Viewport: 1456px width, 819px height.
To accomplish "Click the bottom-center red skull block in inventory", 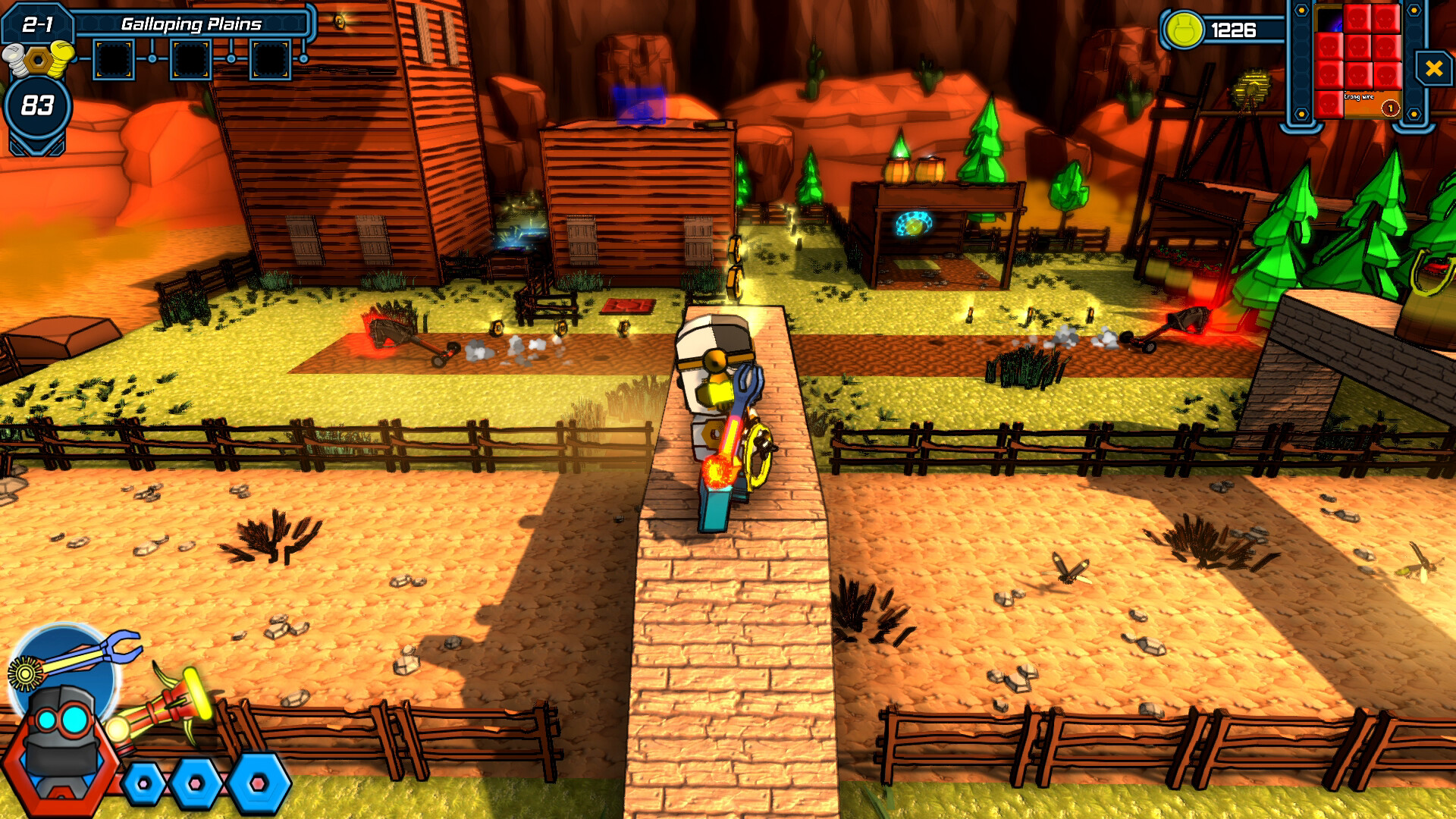I will (1357, 74).
